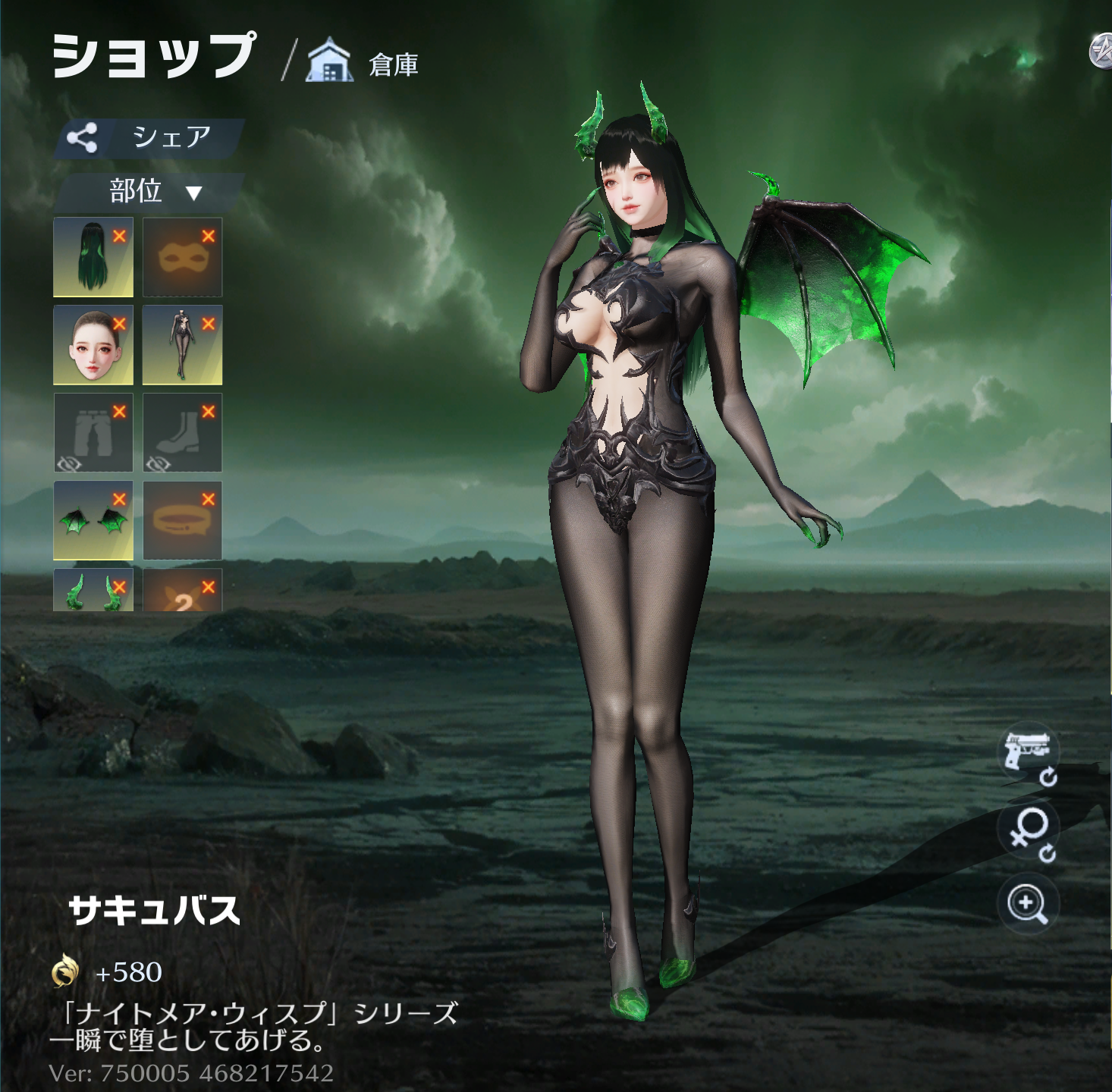Select the full body outfit slot
The width and height of the screenshot is (1112, 1092).
(x=182, y=345)
